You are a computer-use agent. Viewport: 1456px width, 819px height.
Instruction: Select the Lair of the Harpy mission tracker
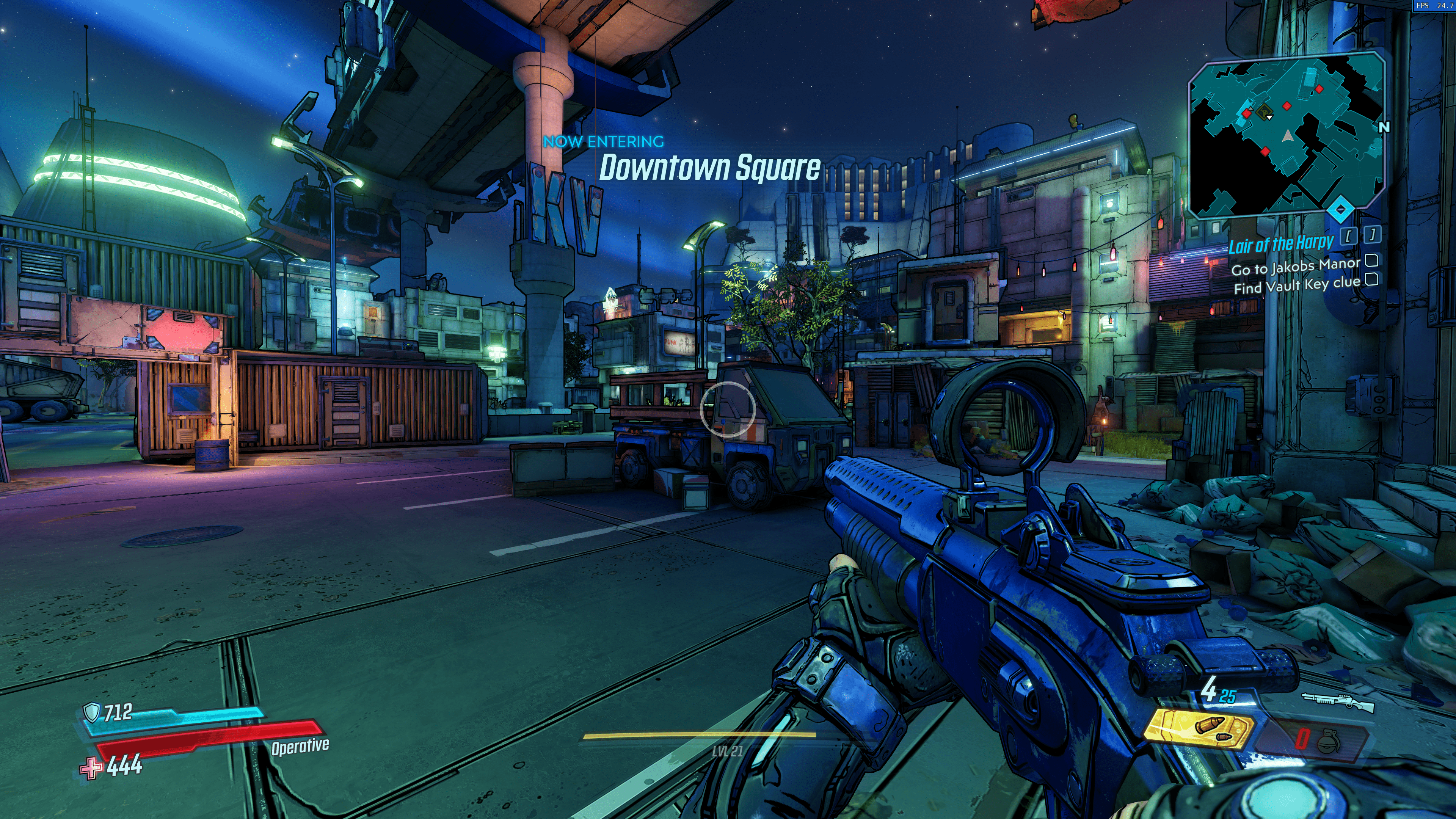(1281, 244)
